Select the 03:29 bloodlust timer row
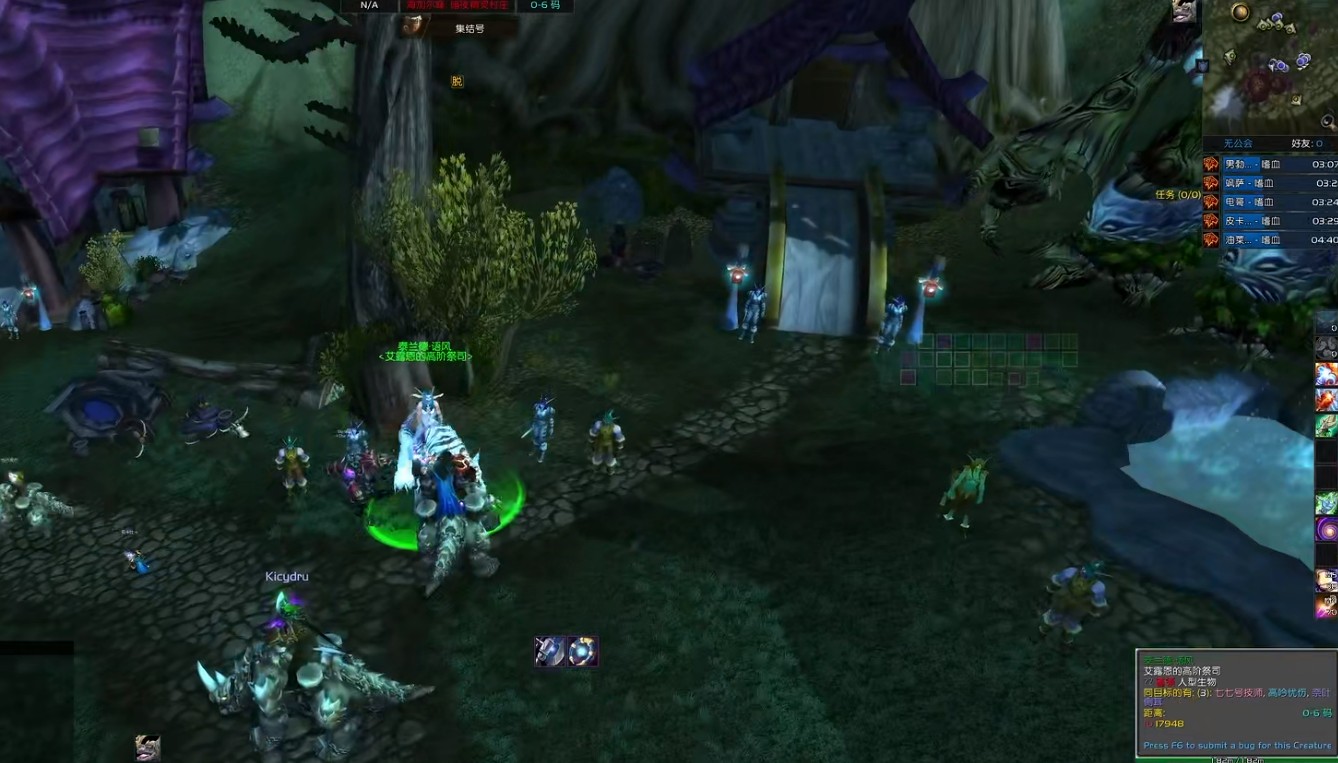1338x763 pixels. pos(1270,221)
